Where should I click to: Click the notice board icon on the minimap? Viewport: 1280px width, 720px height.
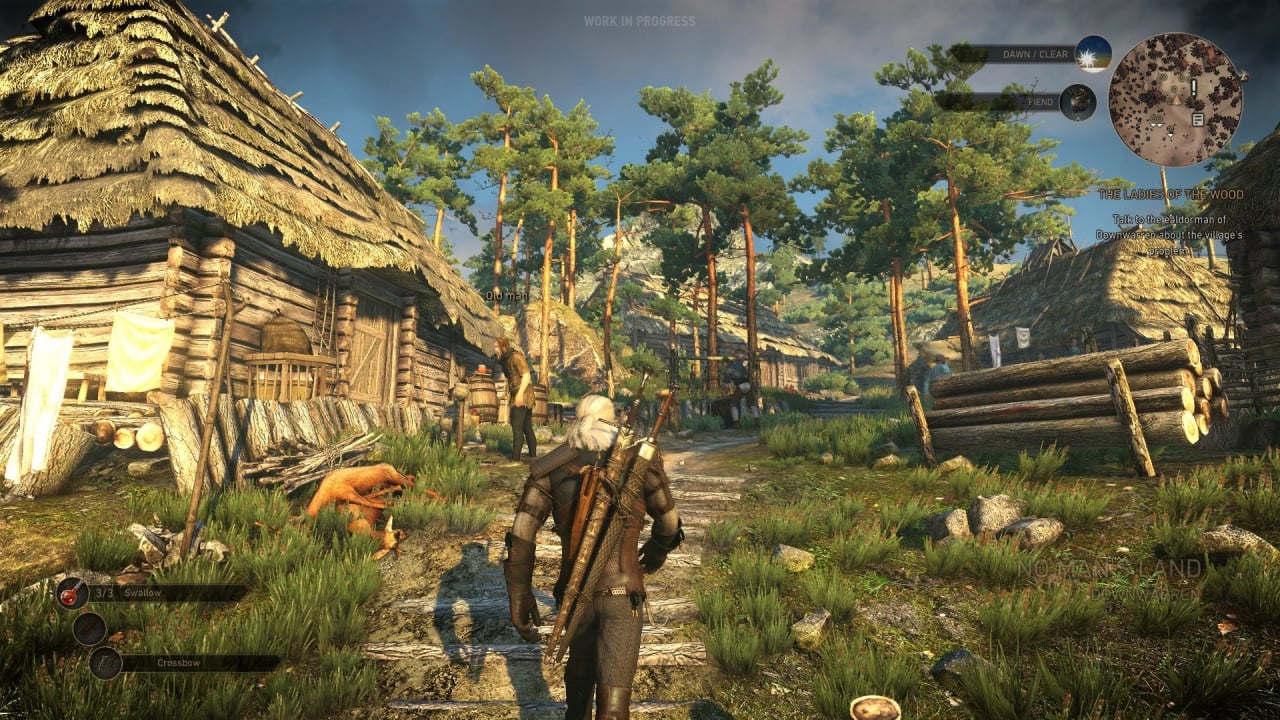[x=1196, y=118]
